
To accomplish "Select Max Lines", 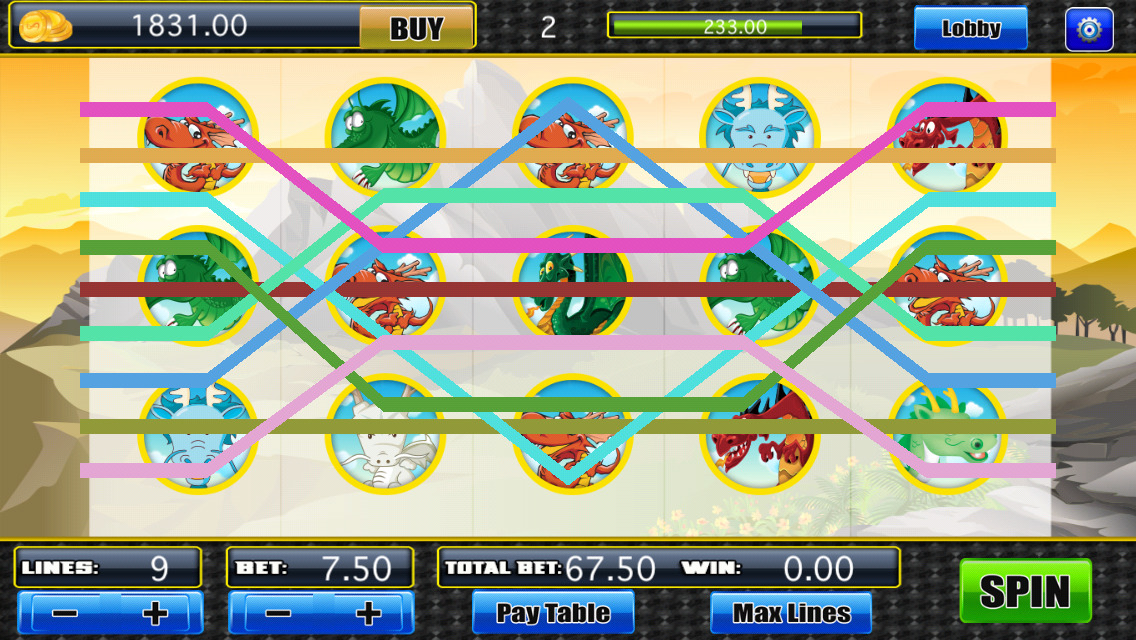I will coord(791,612).
